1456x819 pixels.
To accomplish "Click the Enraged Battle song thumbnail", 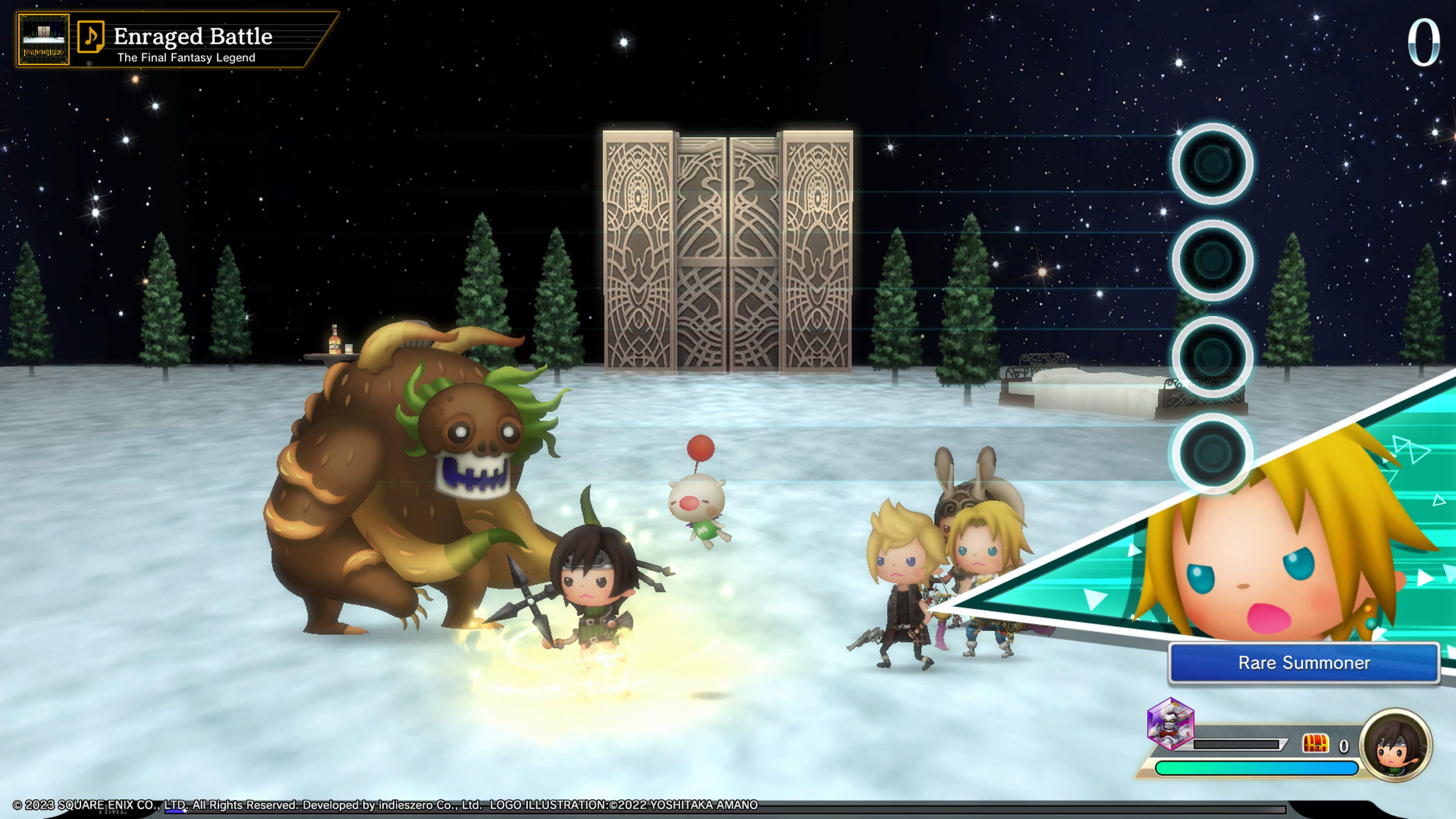I will [44, 39].
